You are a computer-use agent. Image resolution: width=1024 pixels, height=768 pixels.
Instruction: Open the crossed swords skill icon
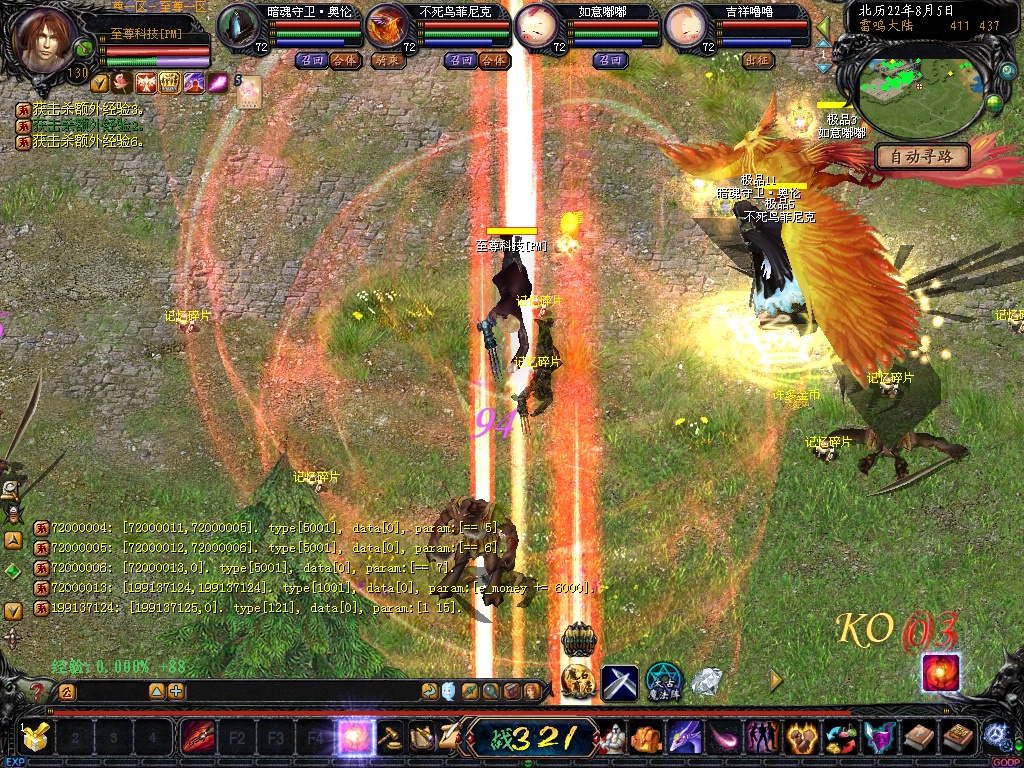click(619, 682)
